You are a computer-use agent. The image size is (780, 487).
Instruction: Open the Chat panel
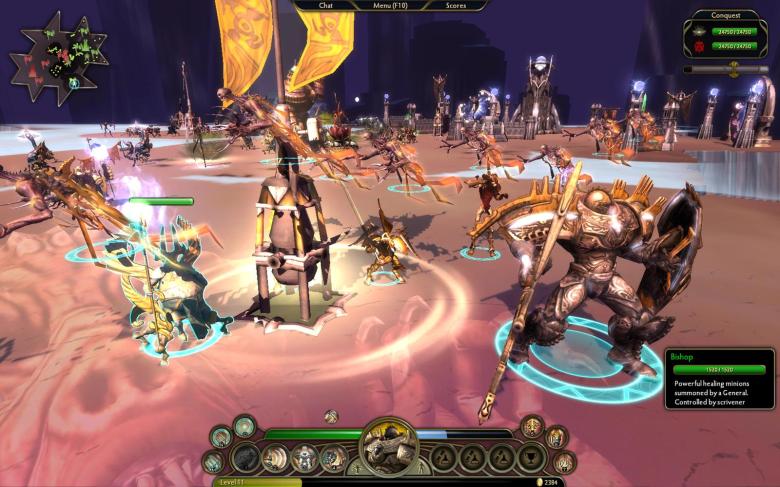tap(326, 5)
